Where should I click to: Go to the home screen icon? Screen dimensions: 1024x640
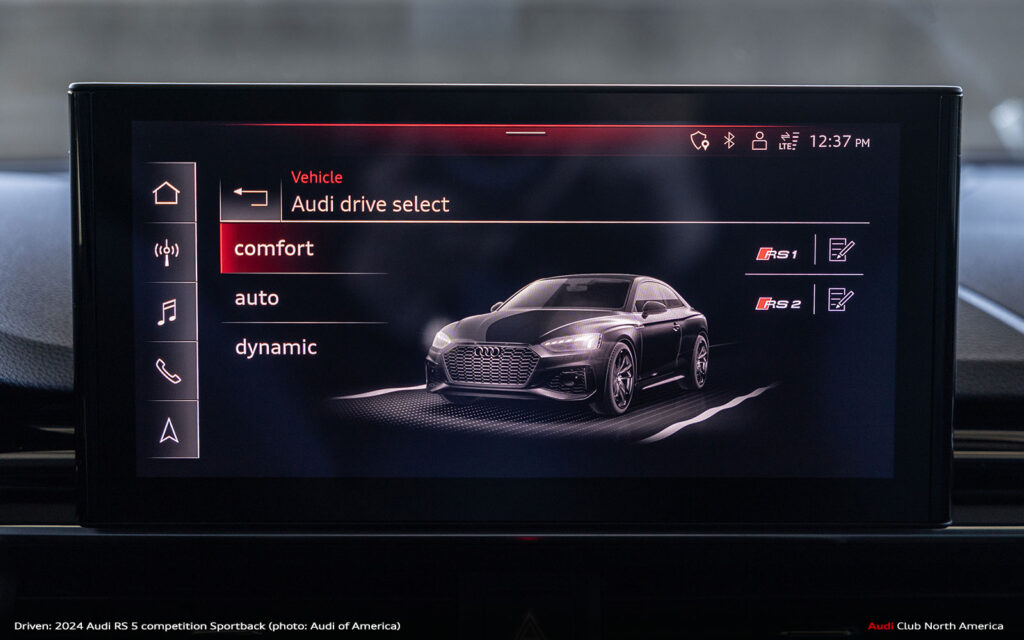(x=166, y=193)
